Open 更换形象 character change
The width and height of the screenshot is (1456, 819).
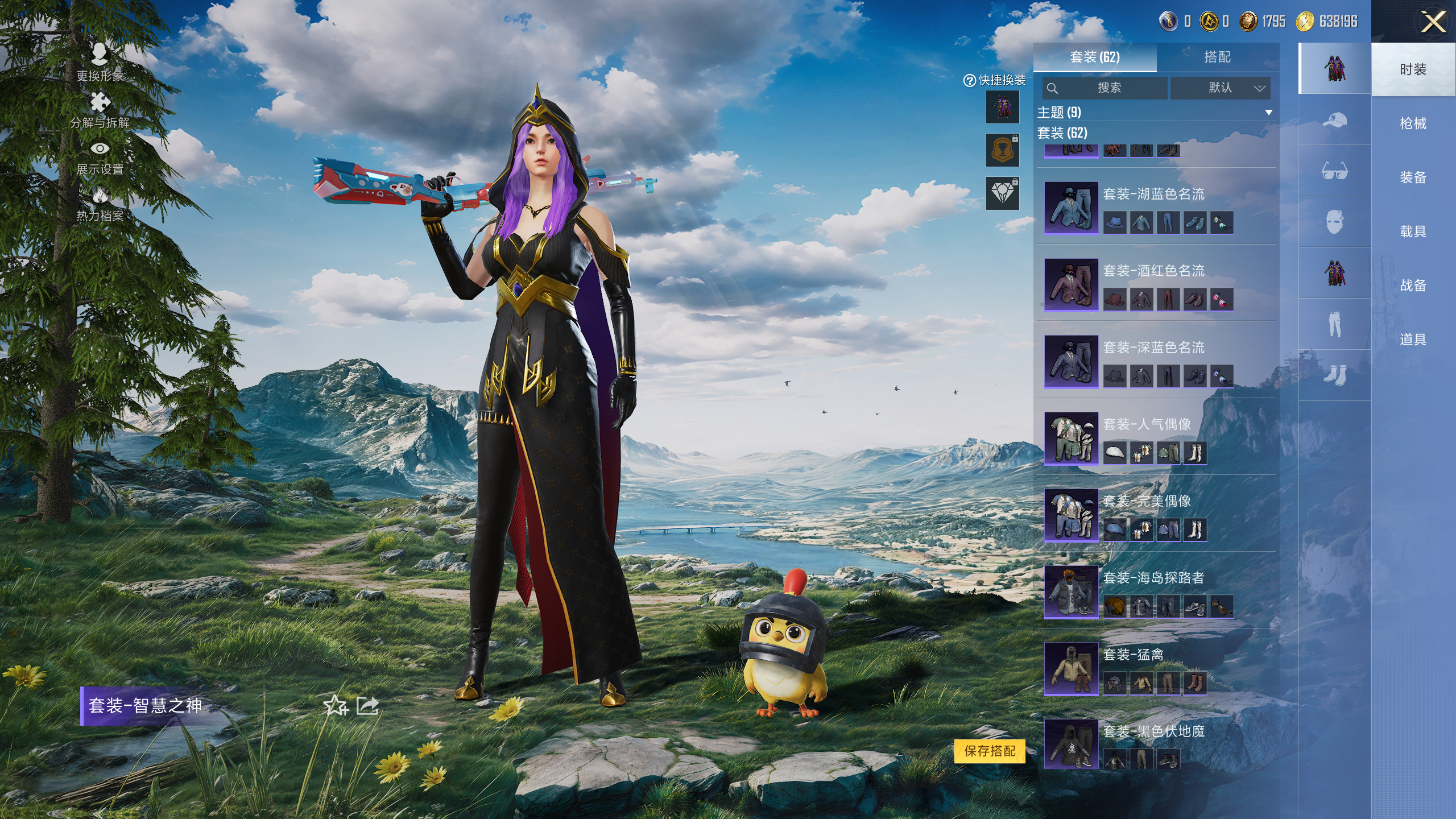[100, 63]
